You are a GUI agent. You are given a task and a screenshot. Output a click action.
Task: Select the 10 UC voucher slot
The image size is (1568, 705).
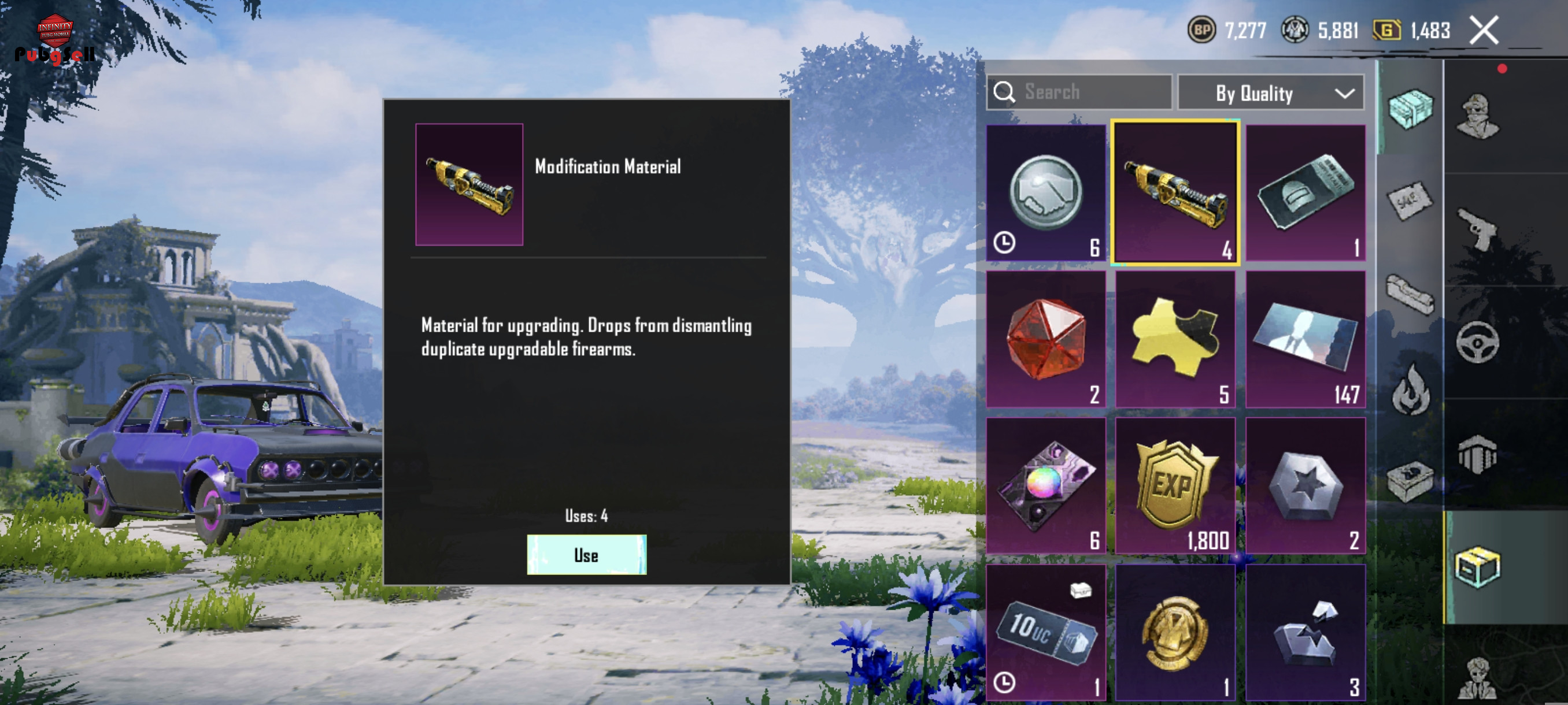(1046, 632)
